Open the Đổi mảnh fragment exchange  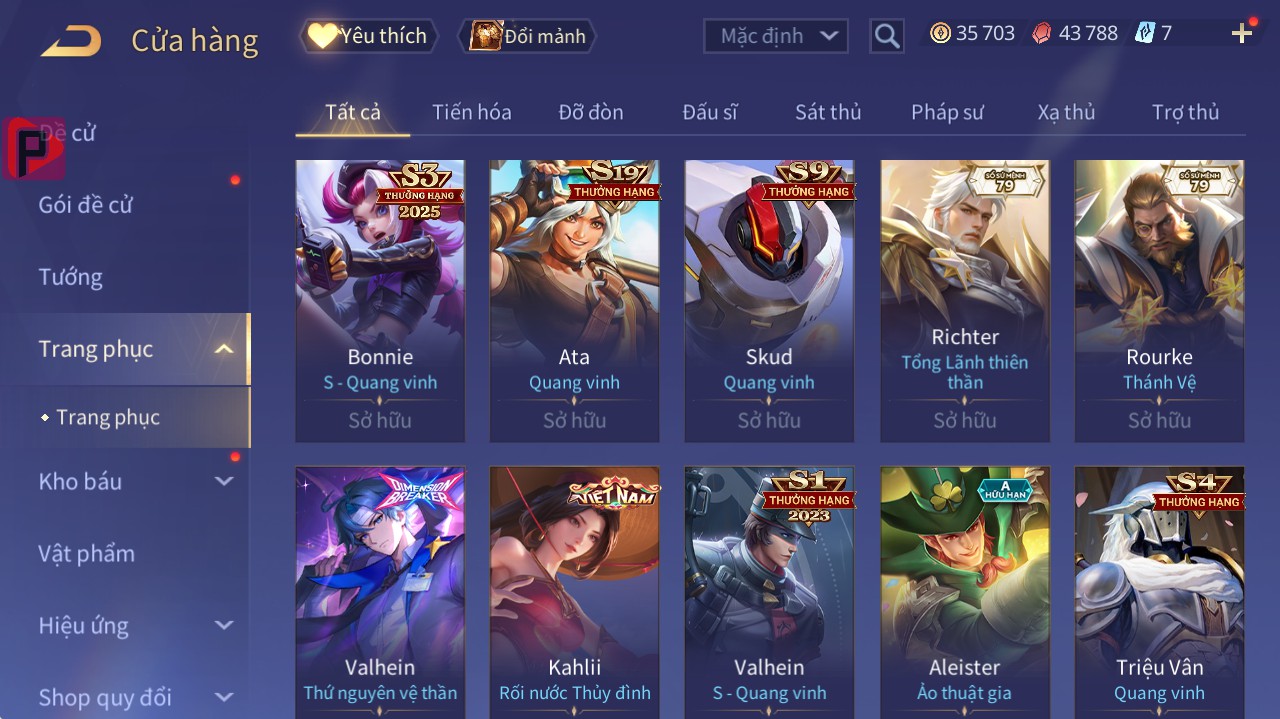pyautogui.click(x=528, y=36)
